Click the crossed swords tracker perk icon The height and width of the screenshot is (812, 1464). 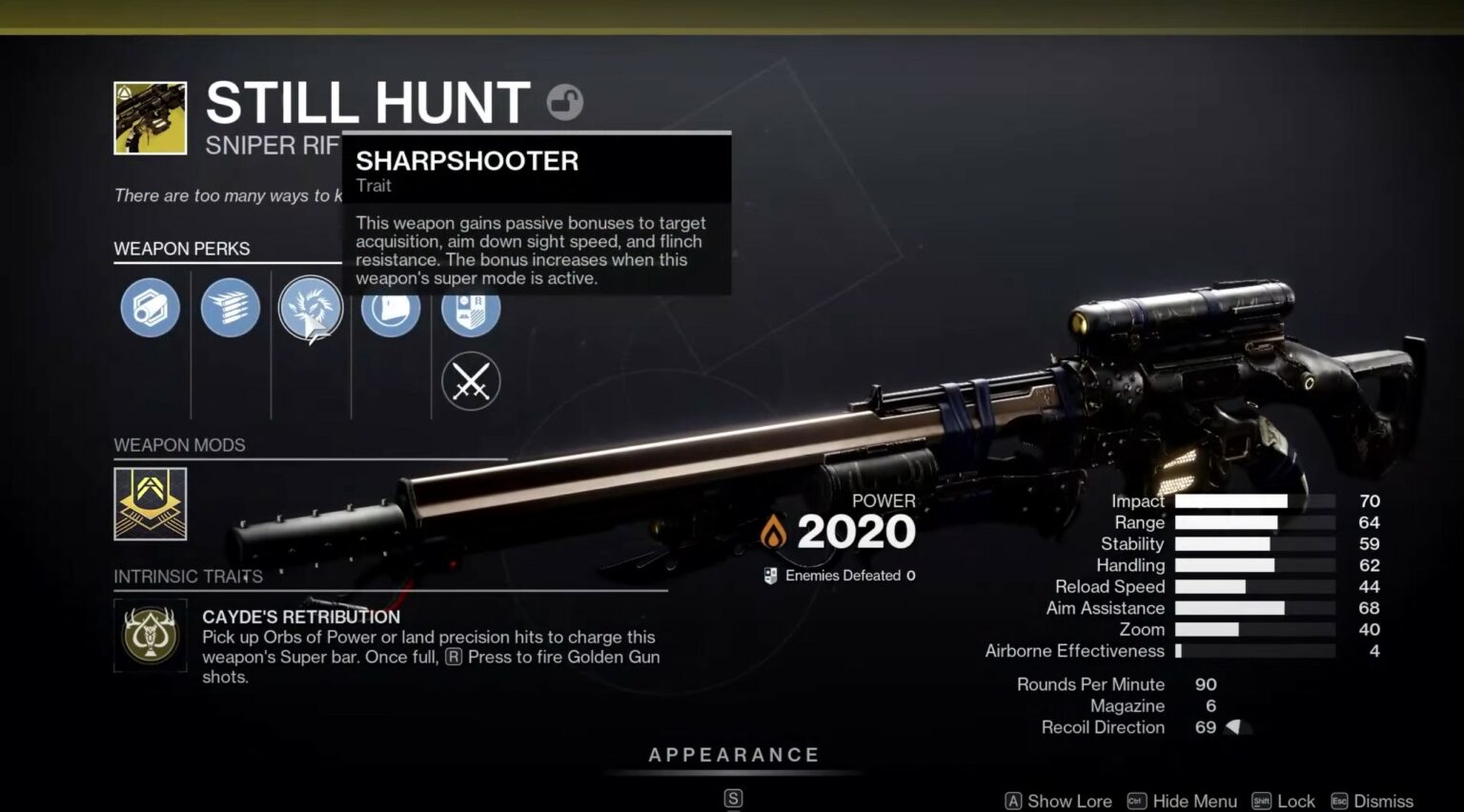pyautogui.click(x=470, y=381)
